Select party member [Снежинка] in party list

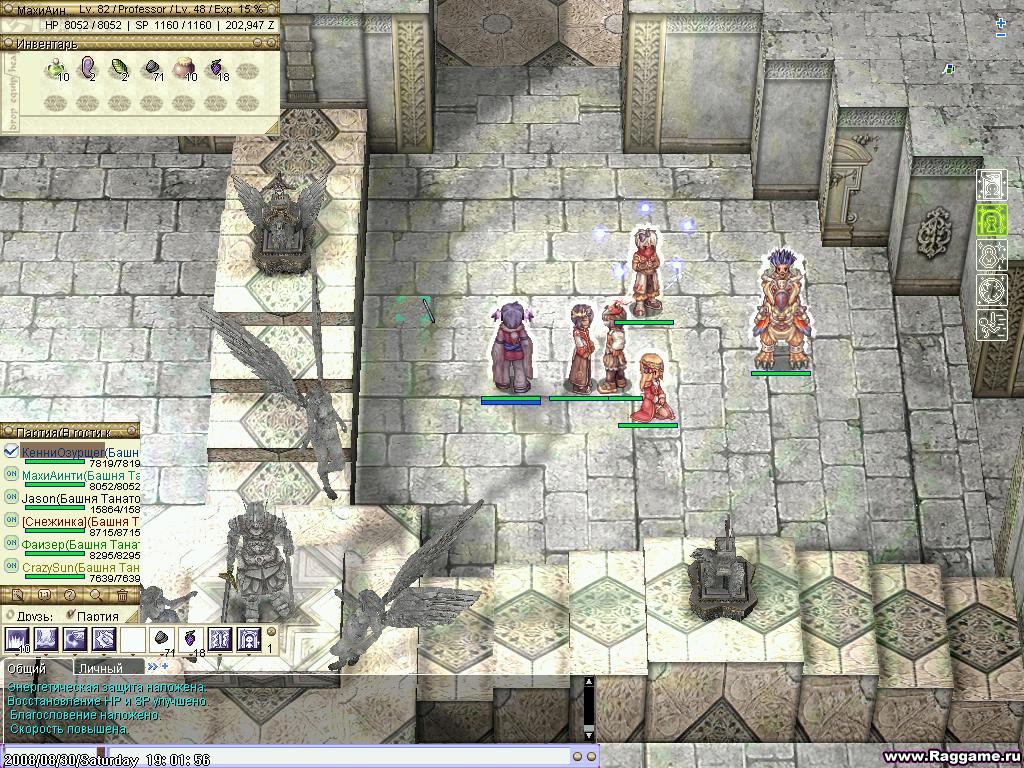[x=82, y=521]
